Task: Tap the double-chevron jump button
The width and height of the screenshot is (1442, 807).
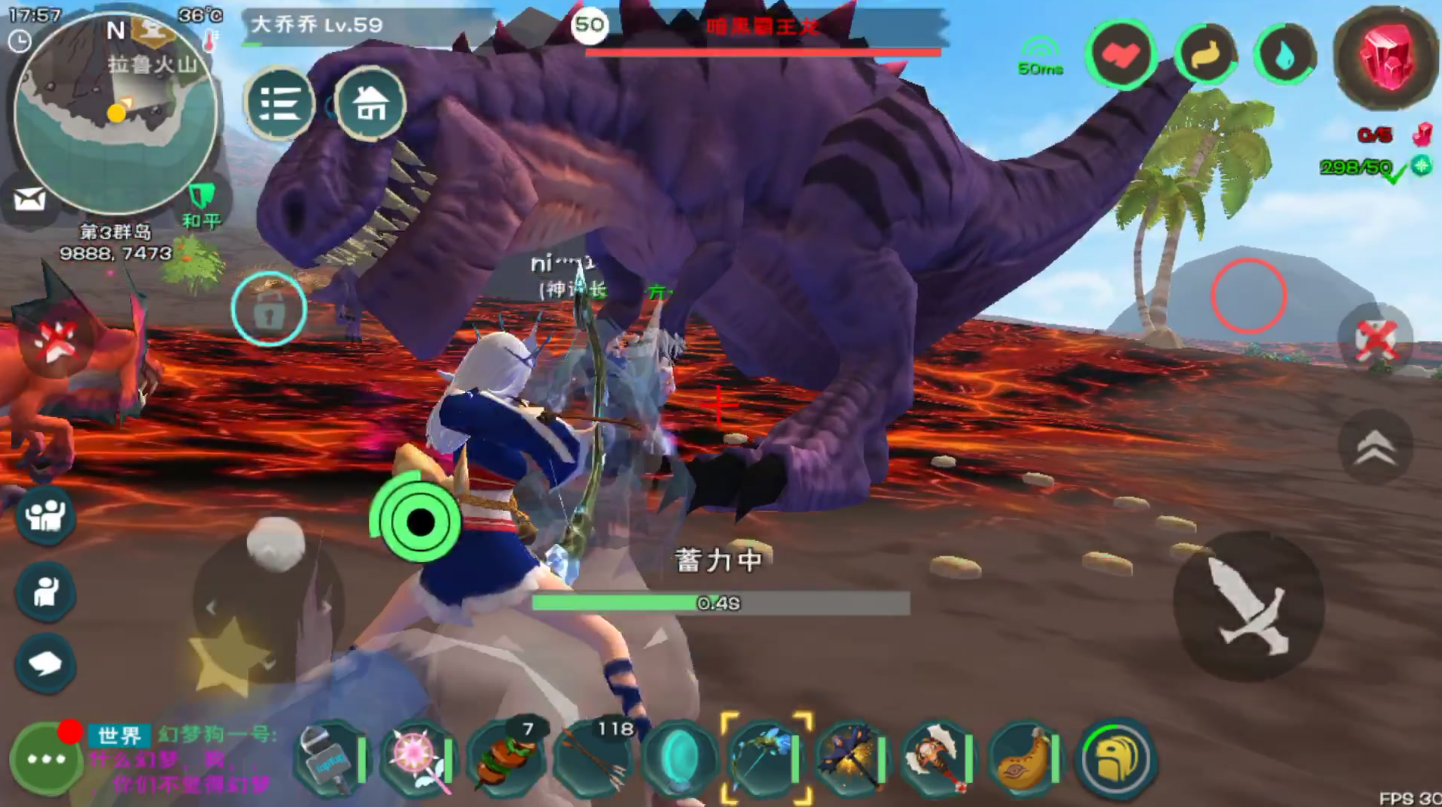Action: (1375, 448)
